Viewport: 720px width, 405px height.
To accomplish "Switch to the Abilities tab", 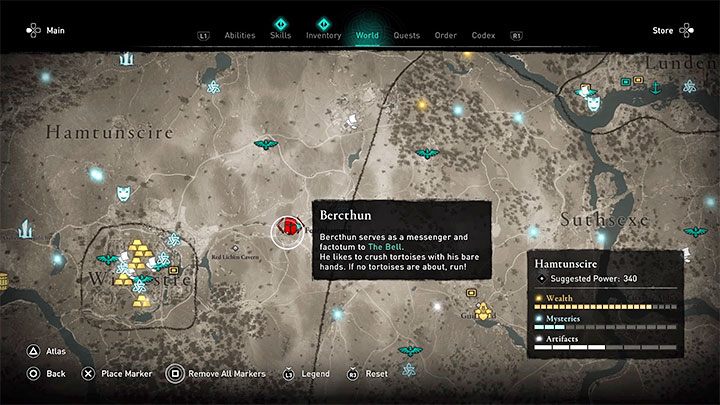I will coord(240,35).
